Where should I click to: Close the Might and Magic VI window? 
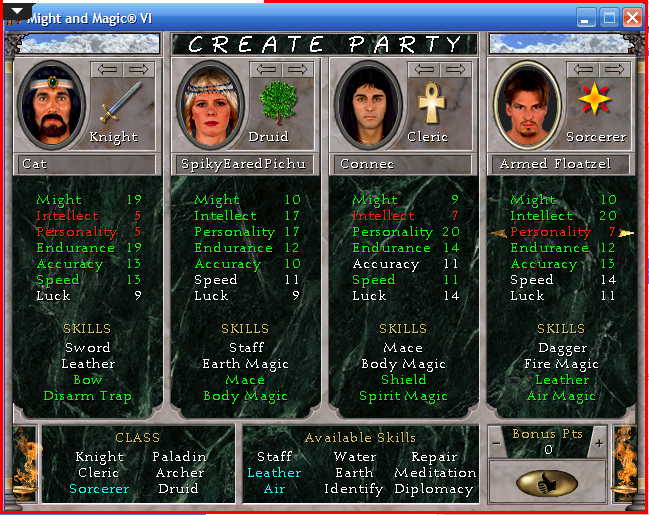(x=632, y=17)
